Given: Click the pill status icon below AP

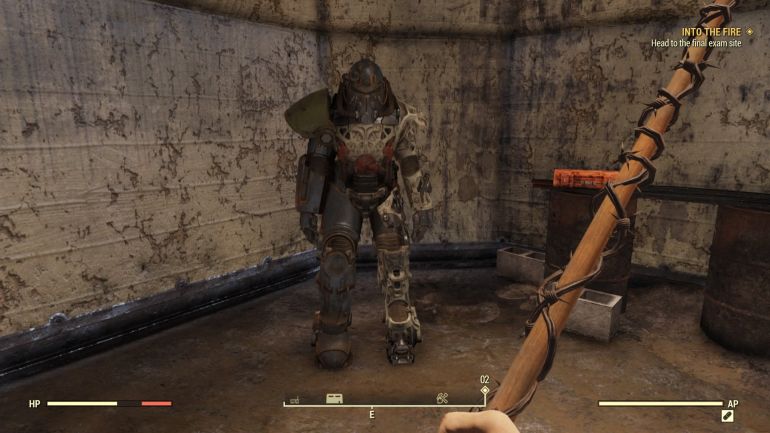Looking at the screenshot, I should click(x=728, y=416).
